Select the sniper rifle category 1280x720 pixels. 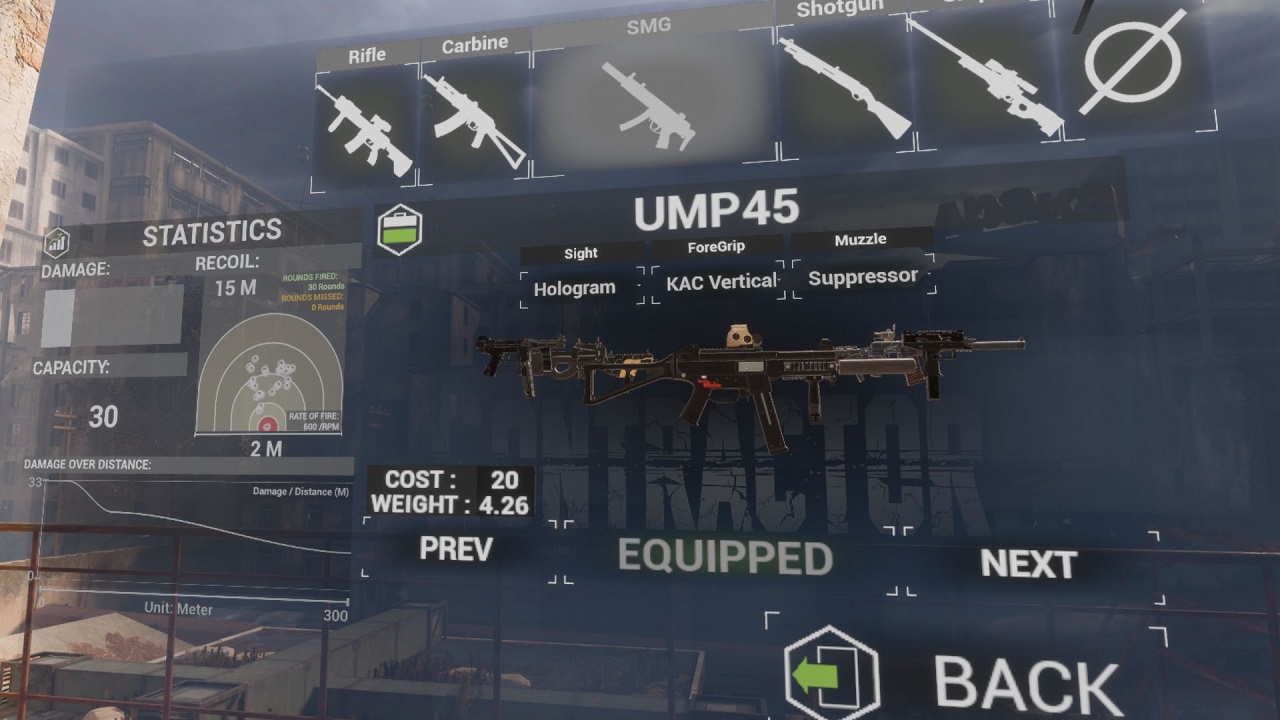[x=985, y=78]
